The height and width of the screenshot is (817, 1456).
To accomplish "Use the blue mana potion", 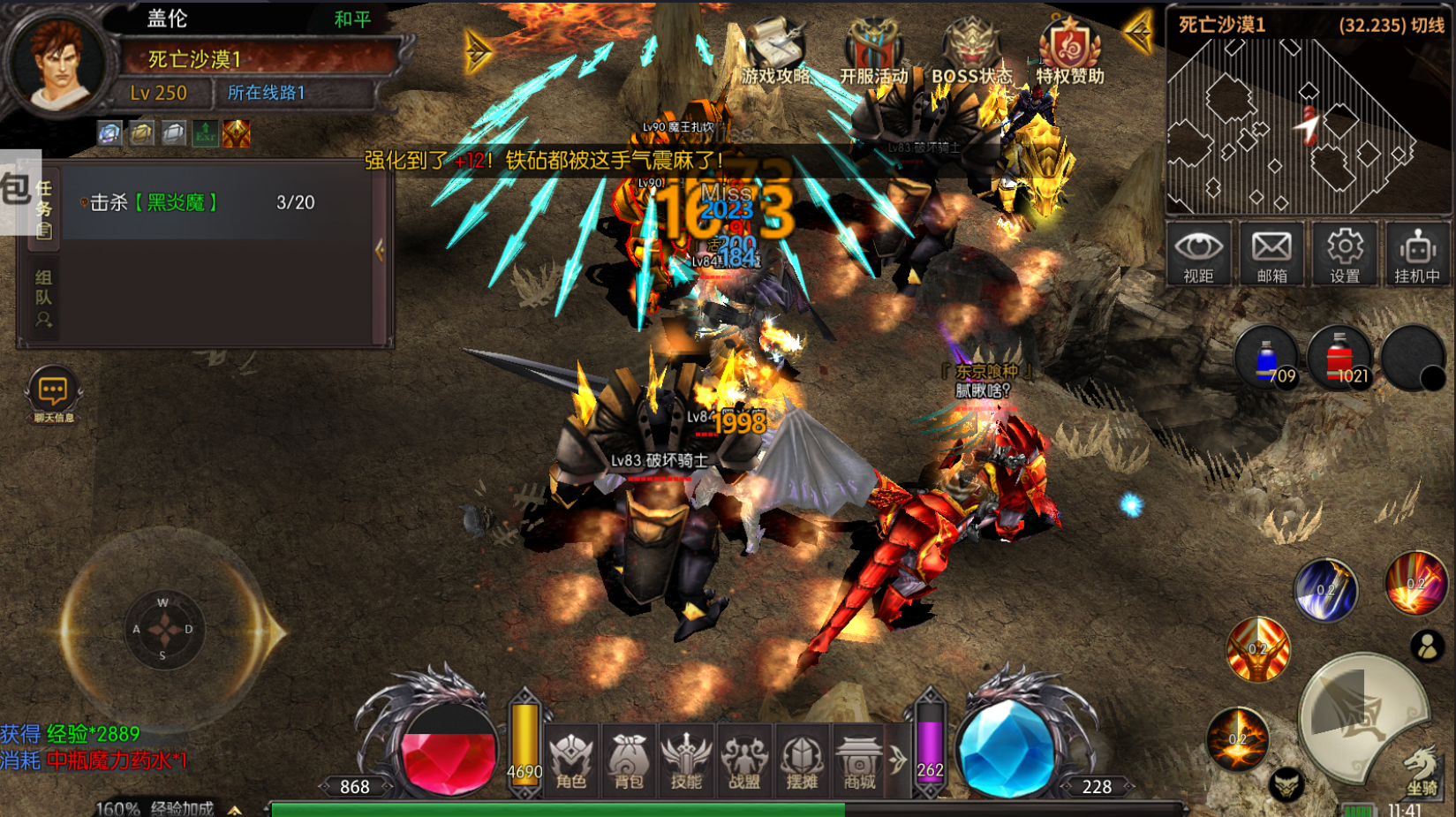I will (x=1268, y=359).
